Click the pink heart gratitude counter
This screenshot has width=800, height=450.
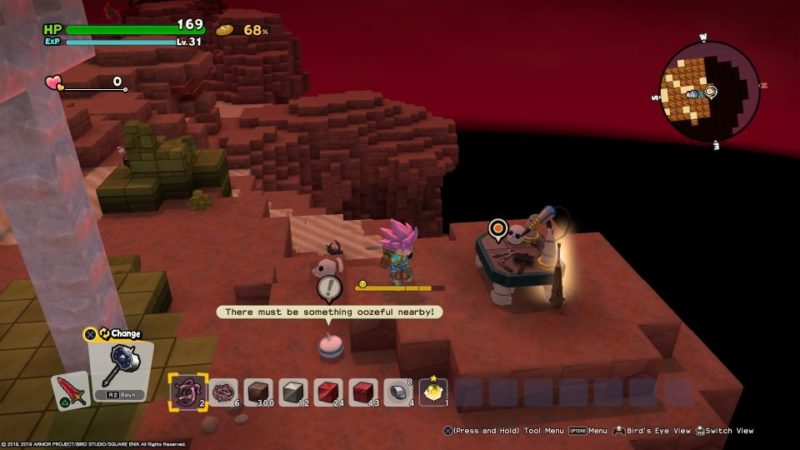tap(54, 83)
